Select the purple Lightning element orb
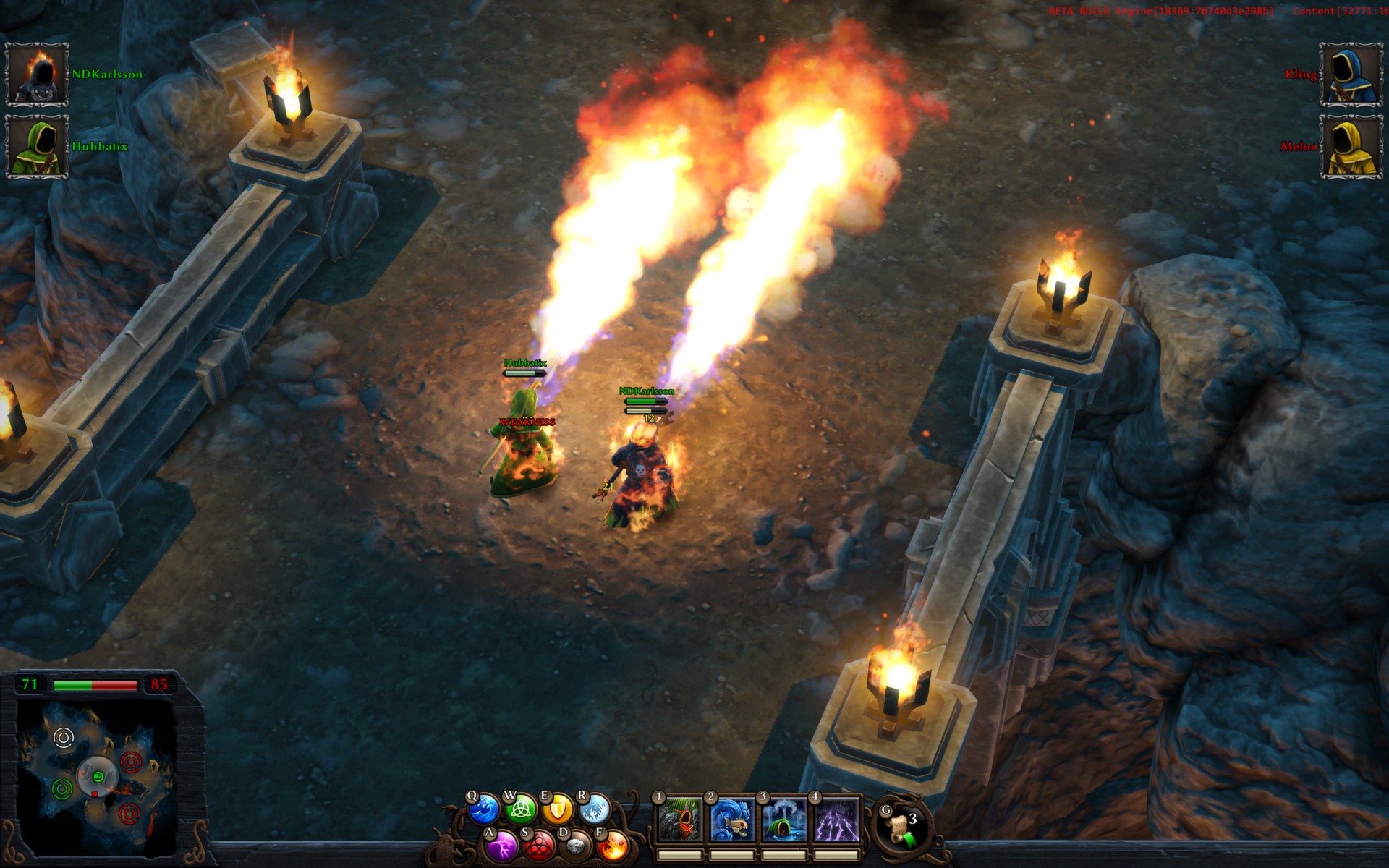1389x868 pixels. [501, 845]
